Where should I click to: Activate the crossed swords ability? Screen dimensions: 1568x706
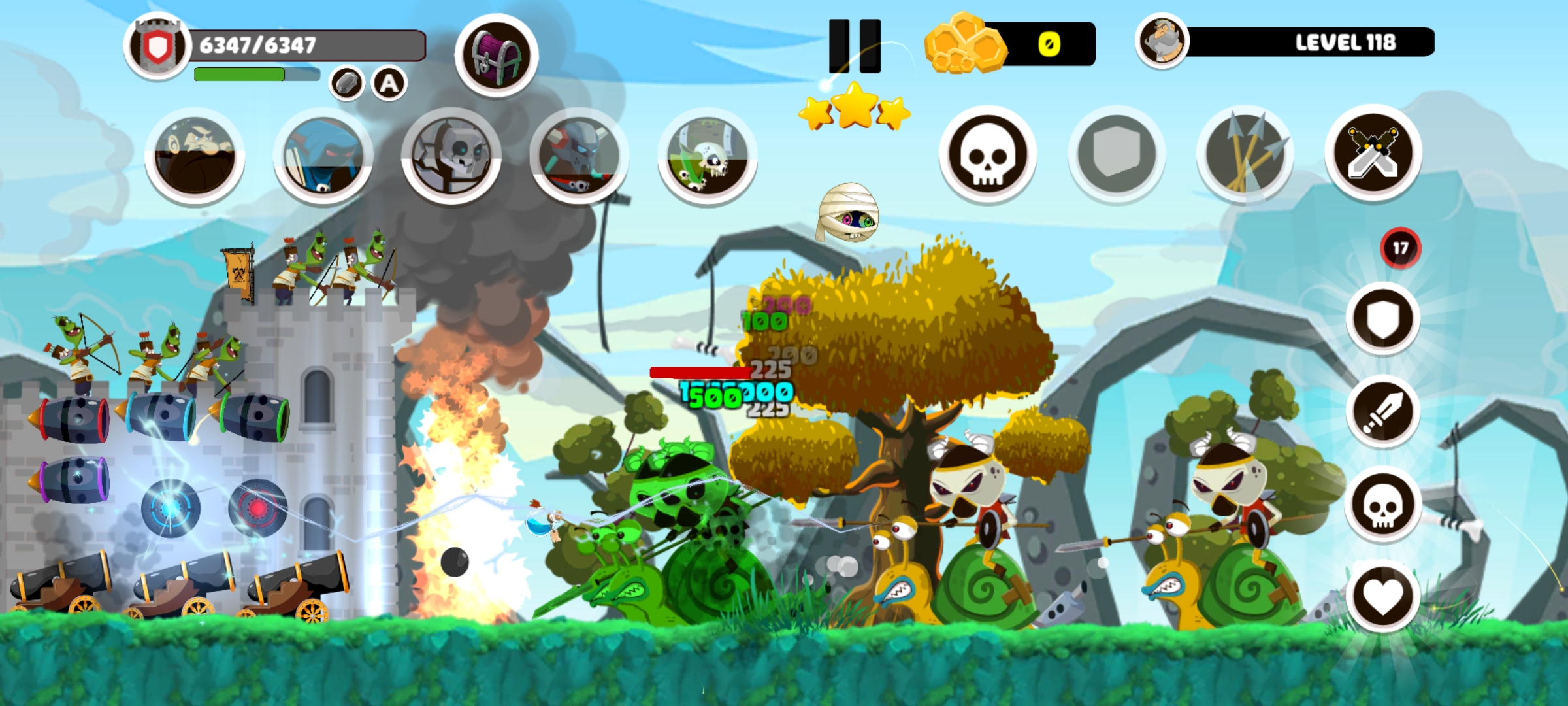(1373, 153)
